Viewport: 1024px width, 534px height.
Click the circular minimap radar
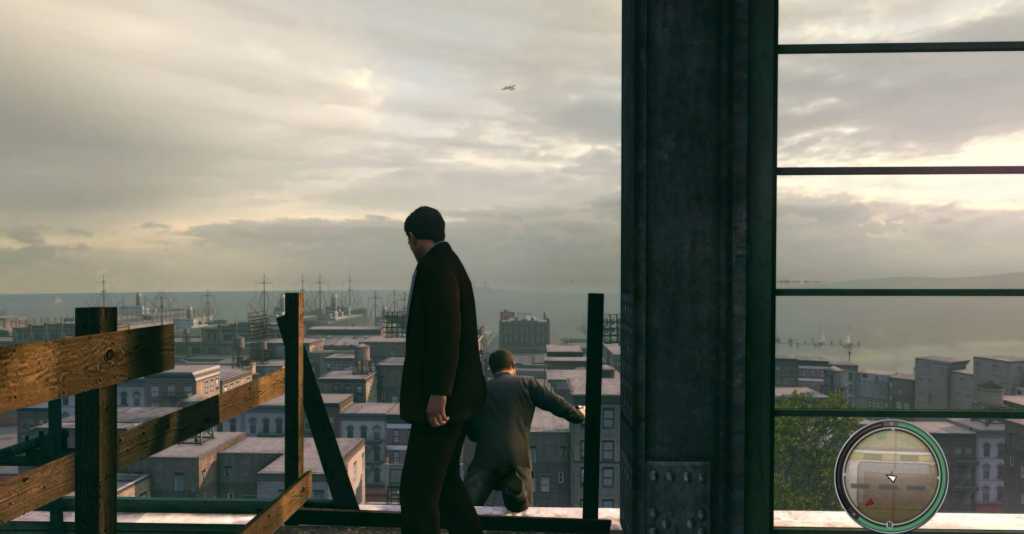tap(891, 476)
